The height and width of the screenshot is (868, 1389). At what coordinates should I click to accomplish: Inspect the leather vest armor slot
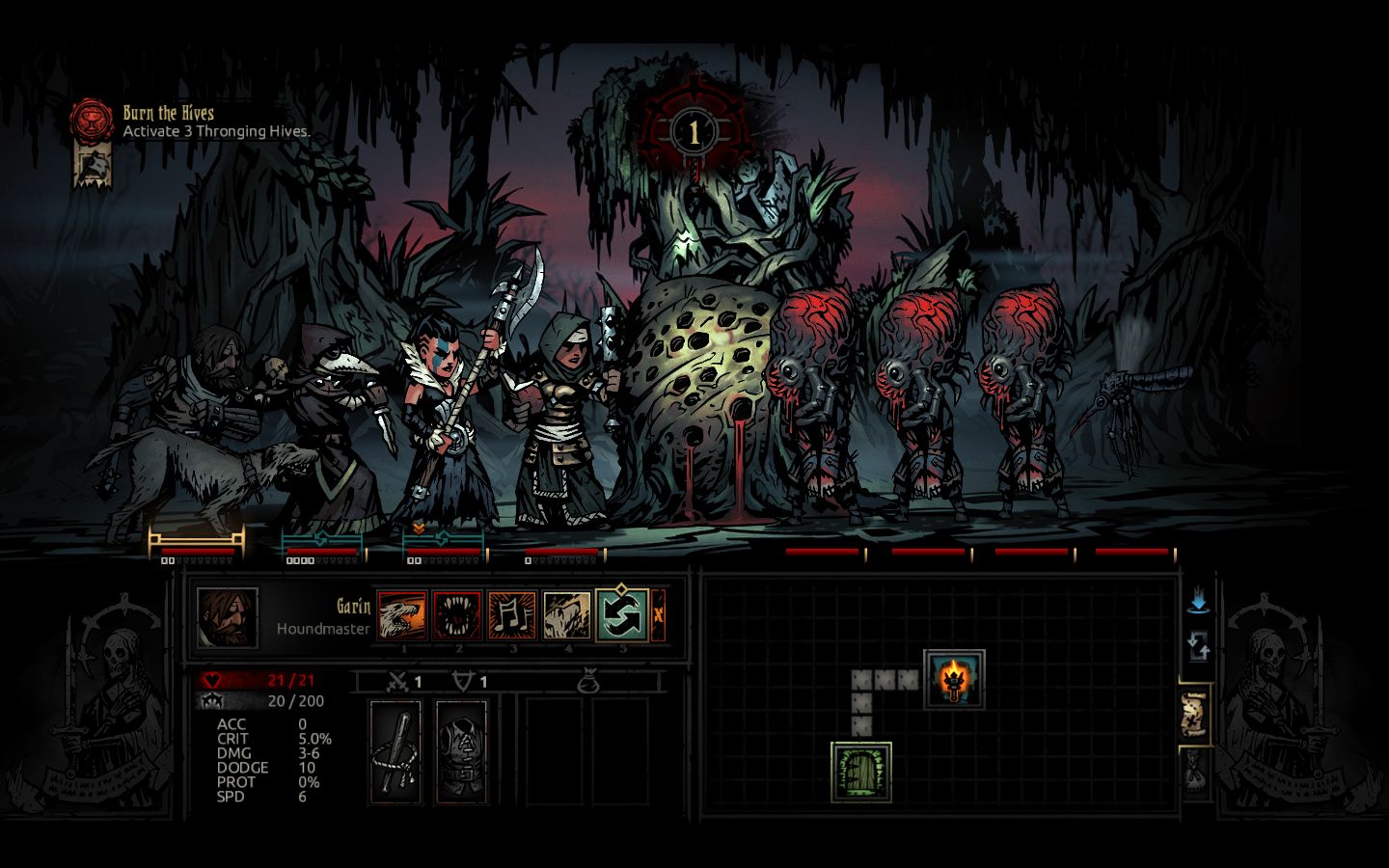(461, 752)
